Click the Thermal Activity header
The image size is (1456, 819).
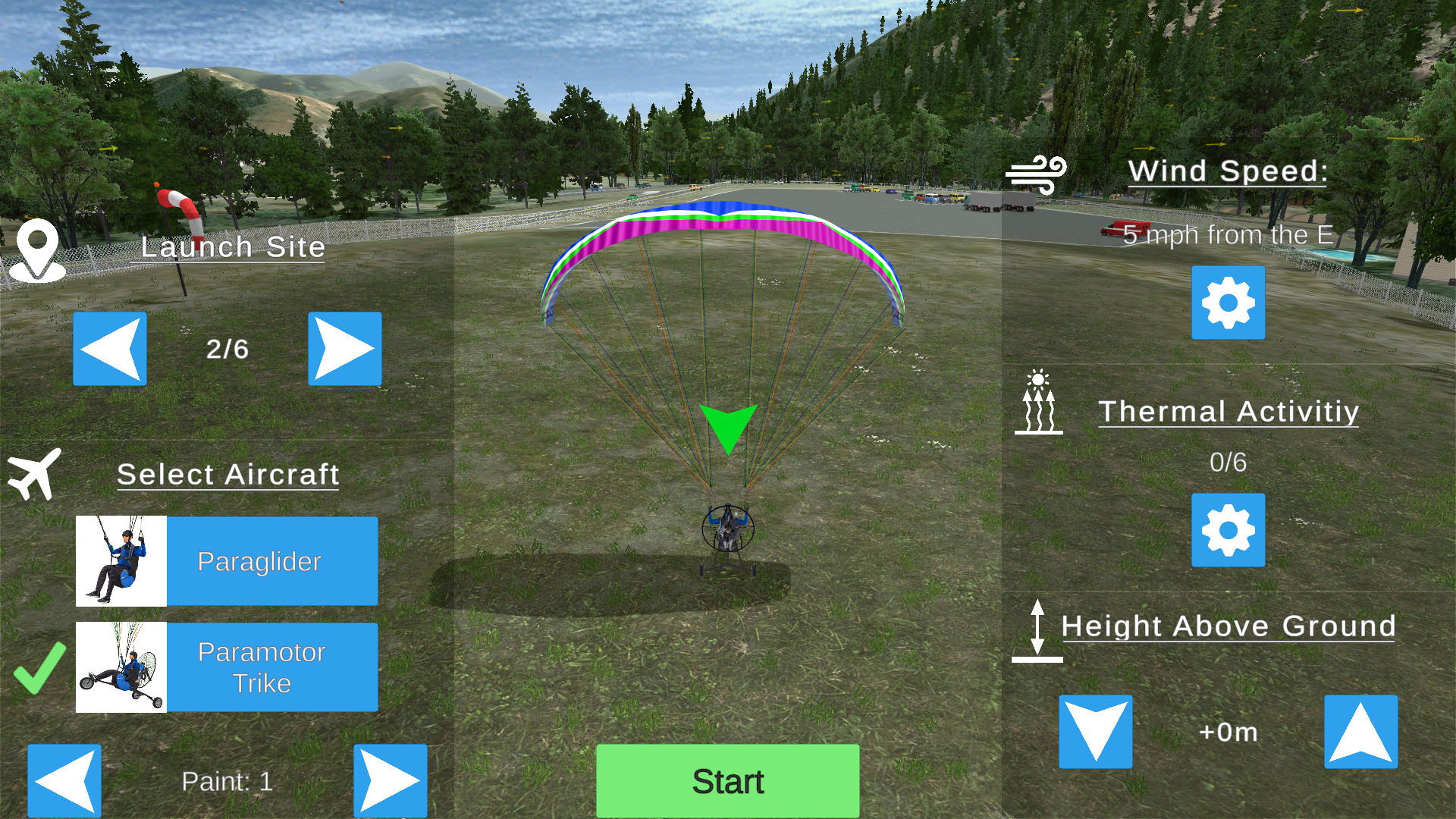[x=1228, y=411]
